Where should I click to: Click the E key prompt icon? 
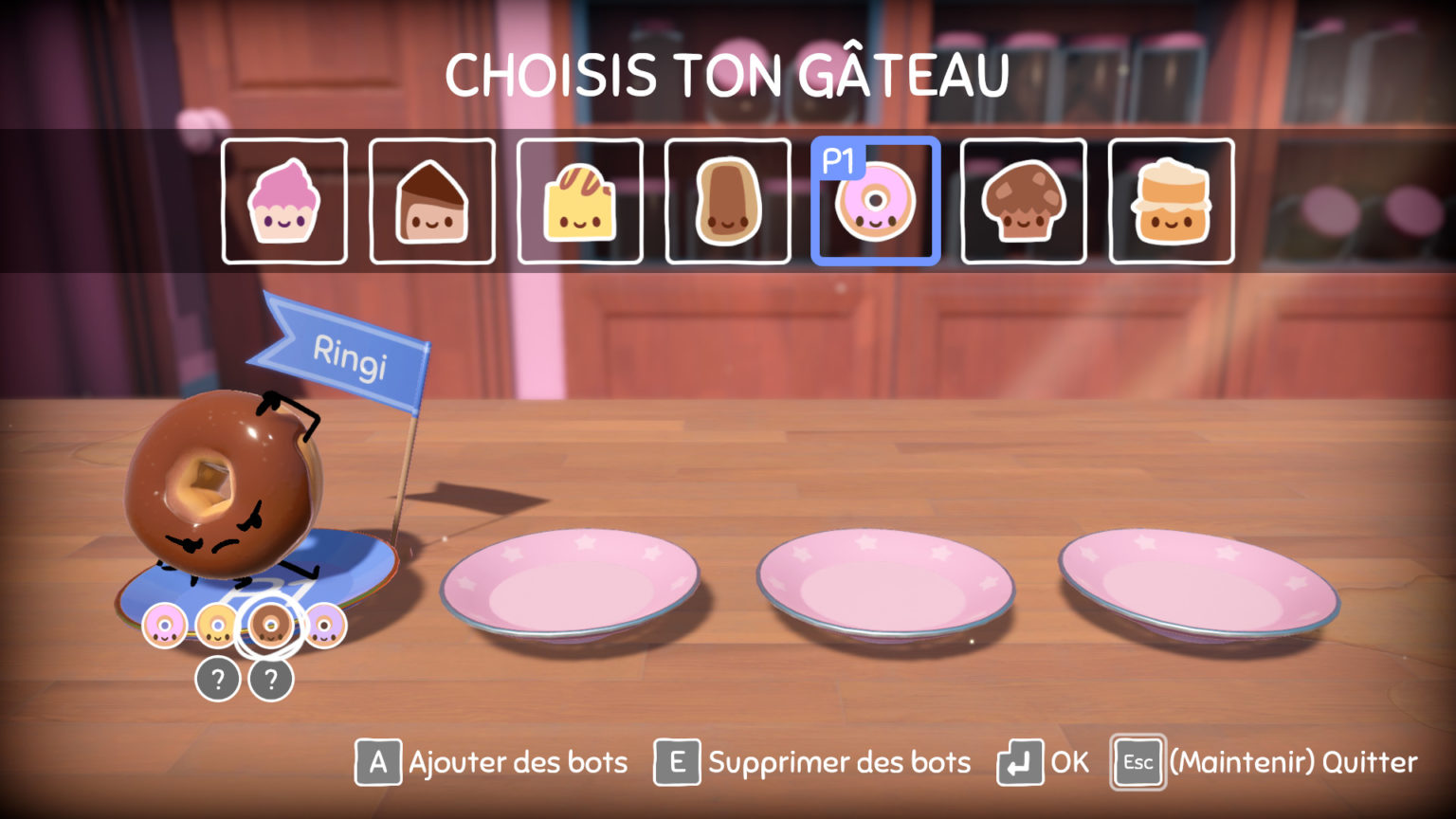pos(676,761)
